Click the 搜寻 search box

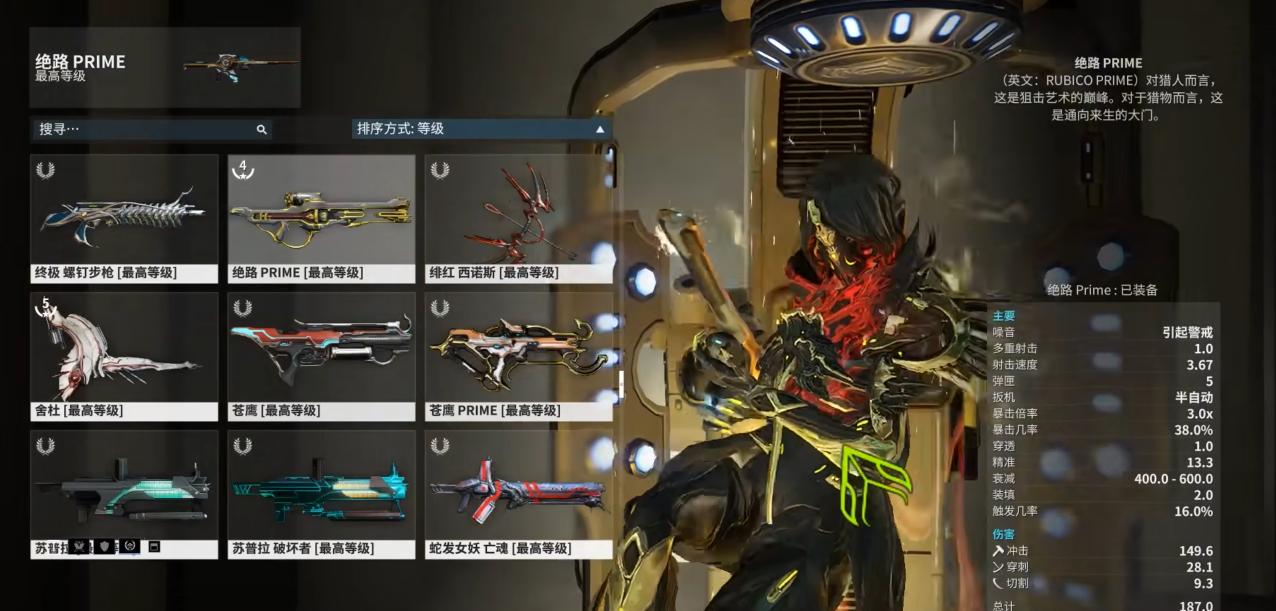150,129
